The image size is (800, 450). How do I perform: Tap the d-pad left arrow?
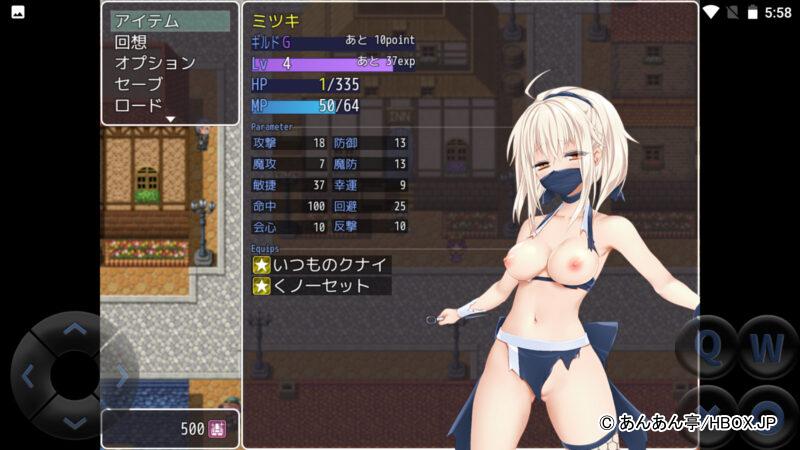pos(27,376)
